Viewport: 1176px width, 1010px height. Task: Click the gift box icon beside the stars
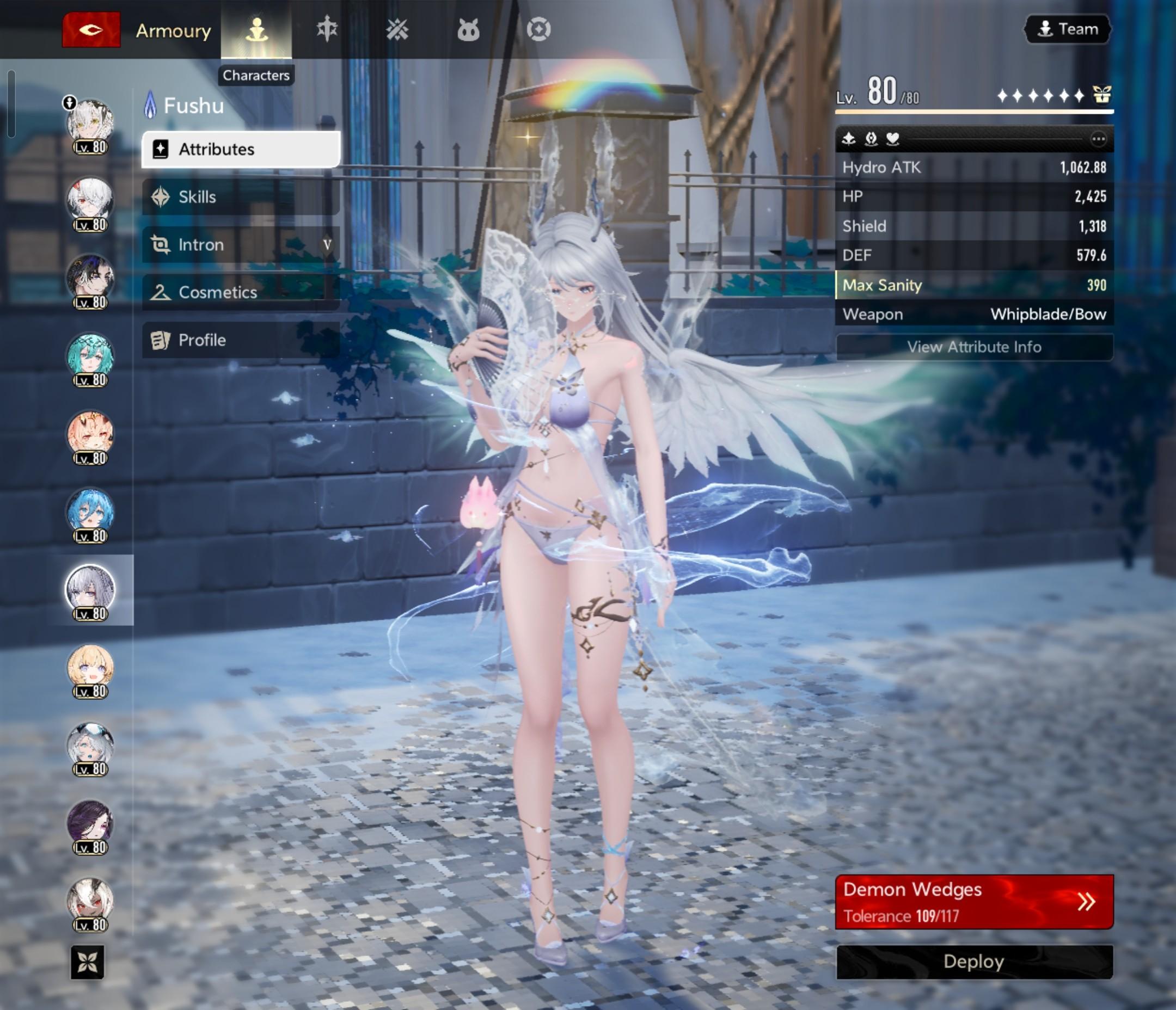[x=1101, y=95]
